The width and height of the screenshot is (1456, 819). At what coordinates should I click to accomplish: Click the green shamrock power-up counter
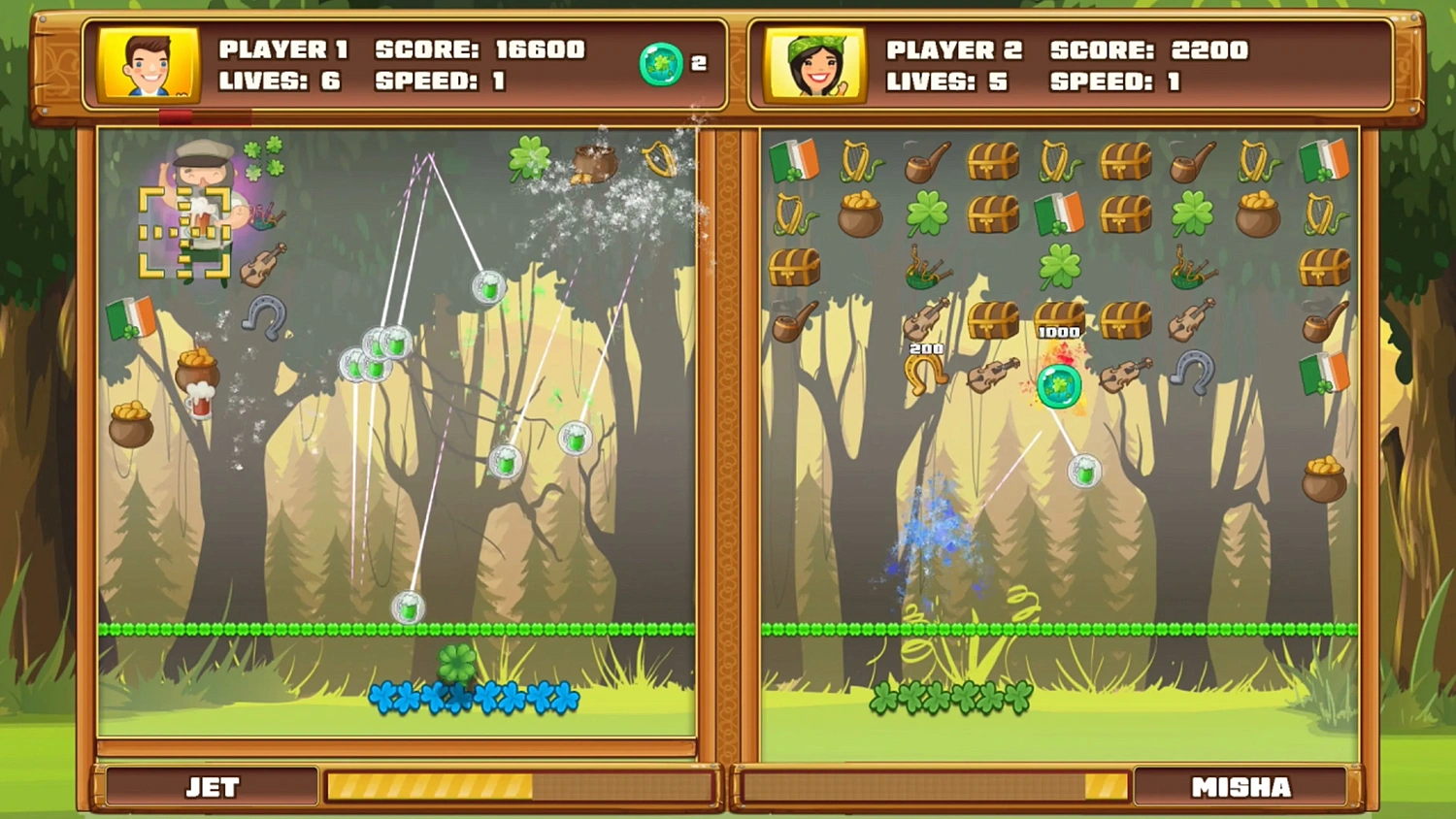659,64
